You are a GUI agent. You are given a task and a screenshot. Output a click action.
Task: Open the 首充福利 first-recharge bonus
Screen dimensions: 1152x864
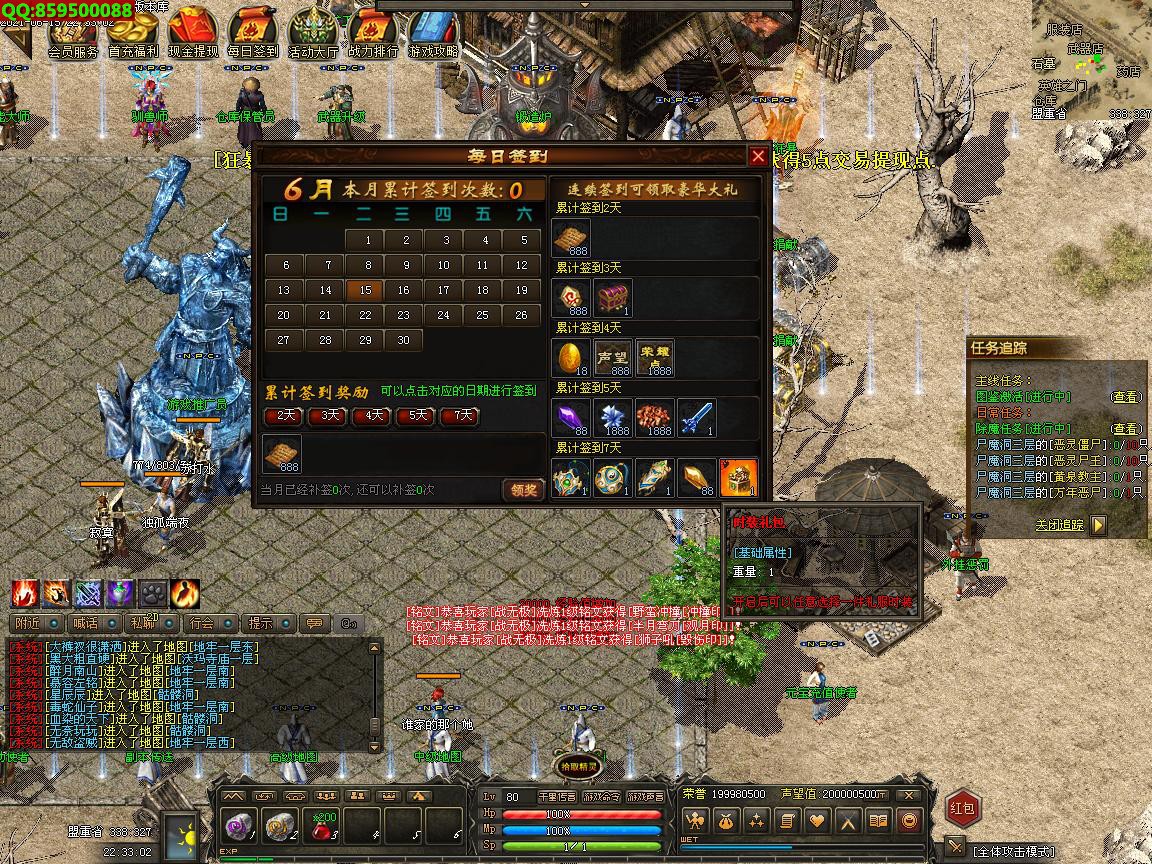point(134,32)
